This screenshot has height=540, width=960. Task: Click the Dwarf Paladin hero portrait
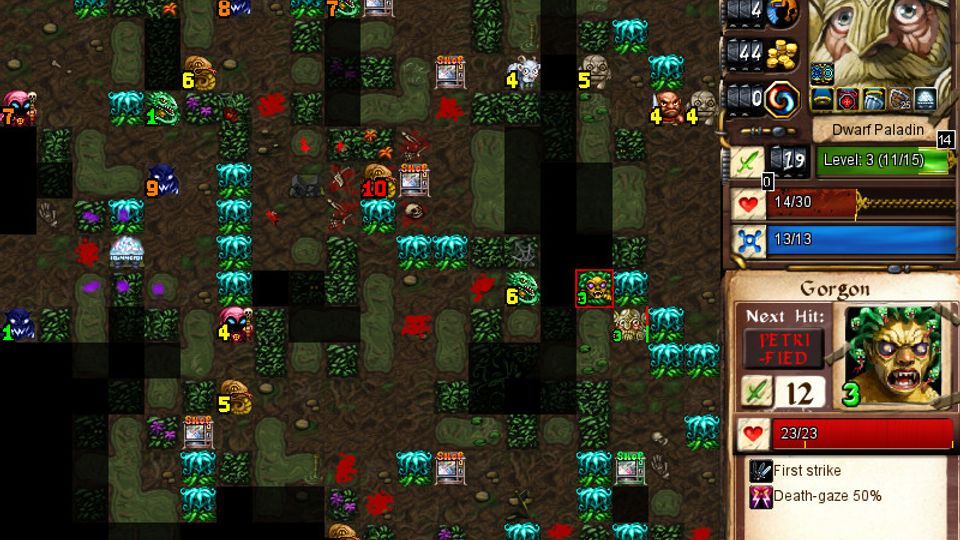pos(882,40)
